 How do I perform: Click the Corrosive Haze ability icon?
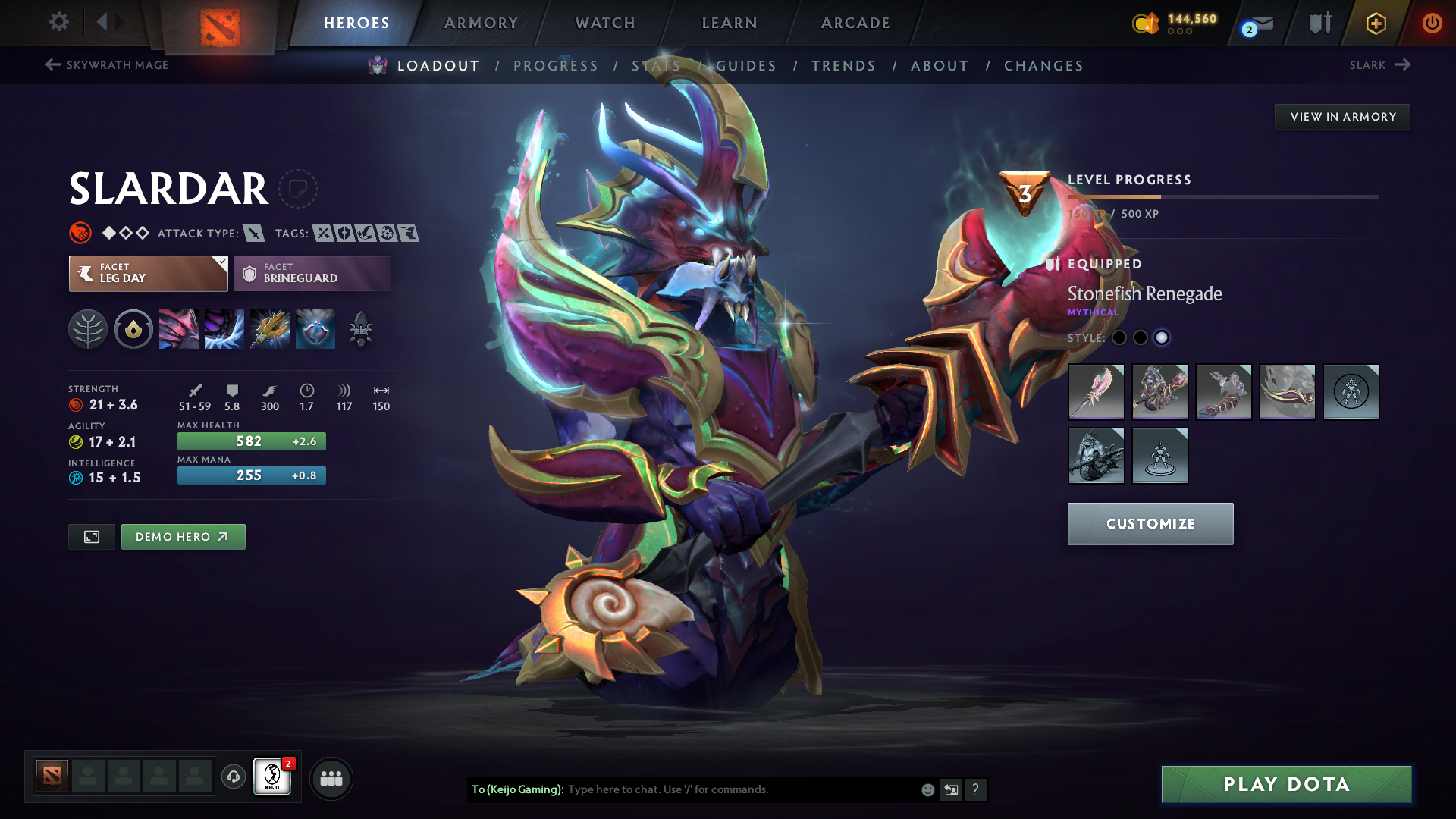click(x=315, y=329)
